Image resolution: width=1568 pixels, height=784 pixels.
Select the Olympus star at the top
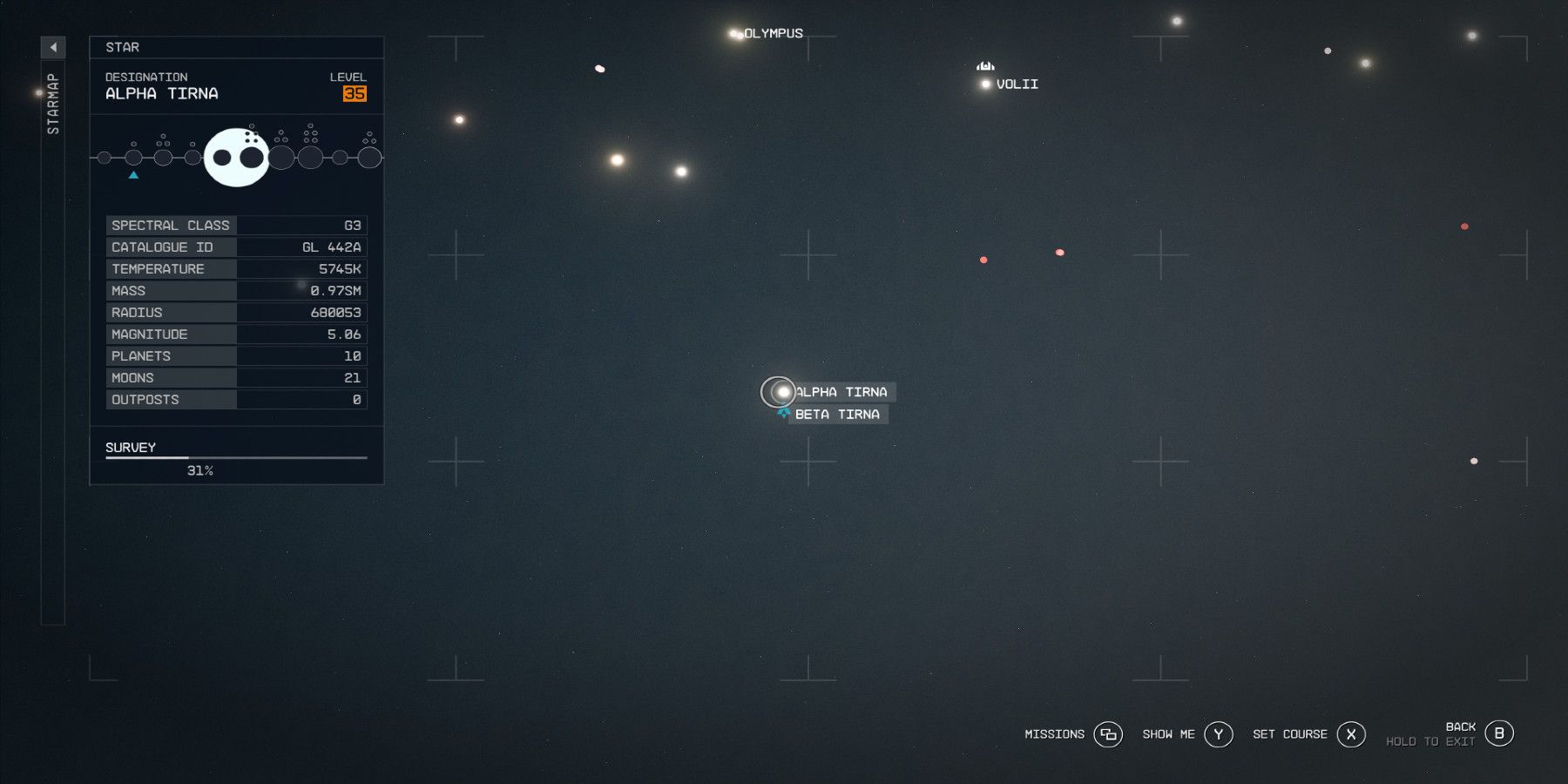(x=734, y=33)
